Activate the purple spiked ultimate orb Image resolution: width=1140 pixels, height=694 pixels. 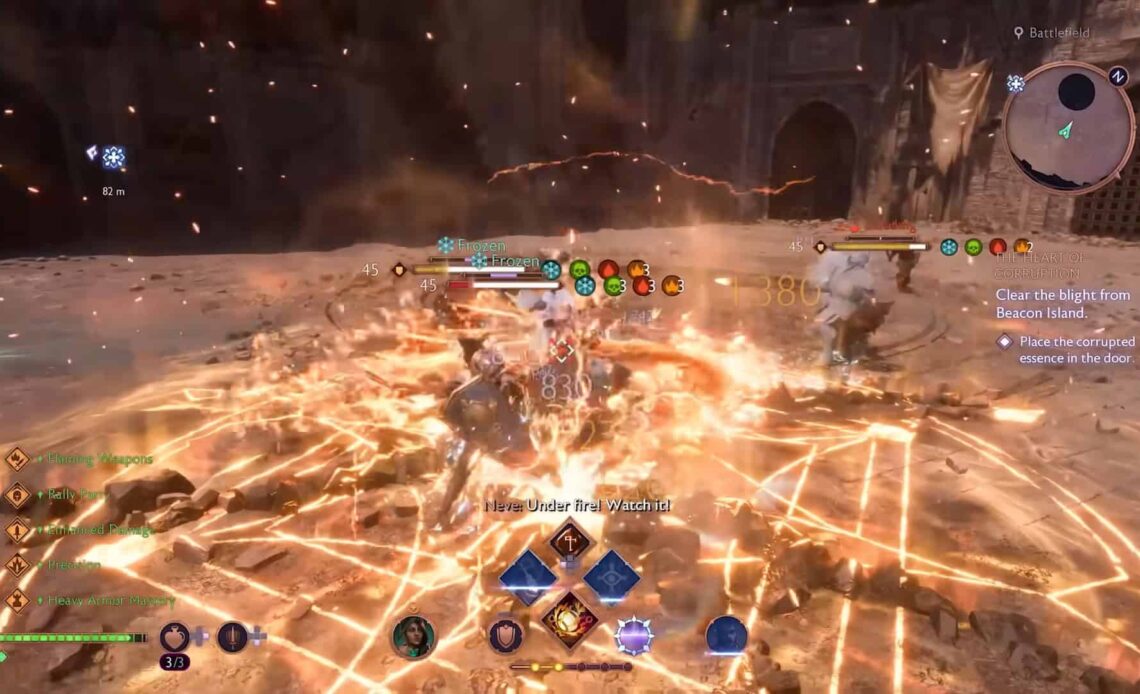tap(634, 636)
